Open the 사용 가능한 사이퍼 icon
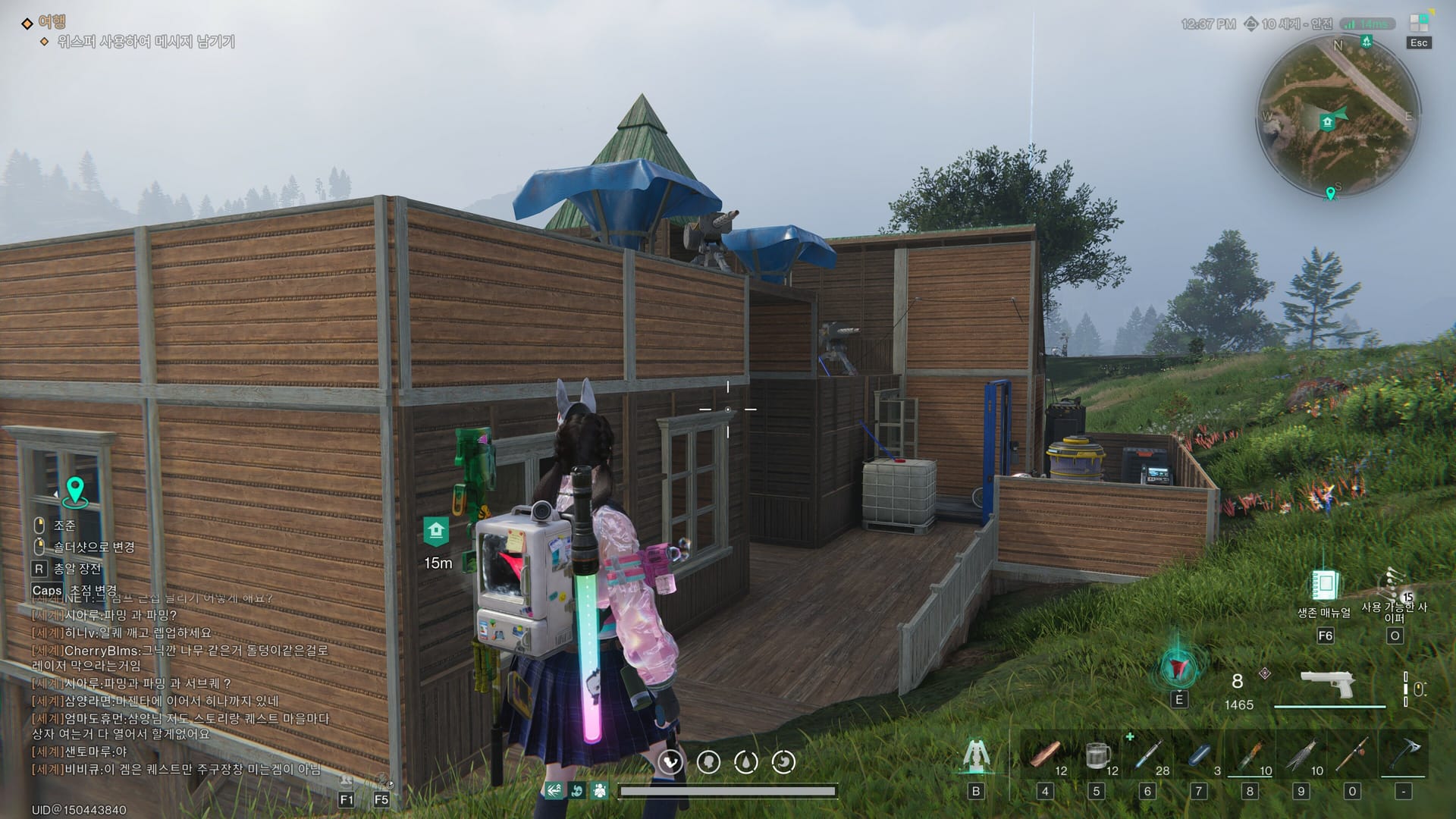Screen dimensions: 1456x819 1394,586
